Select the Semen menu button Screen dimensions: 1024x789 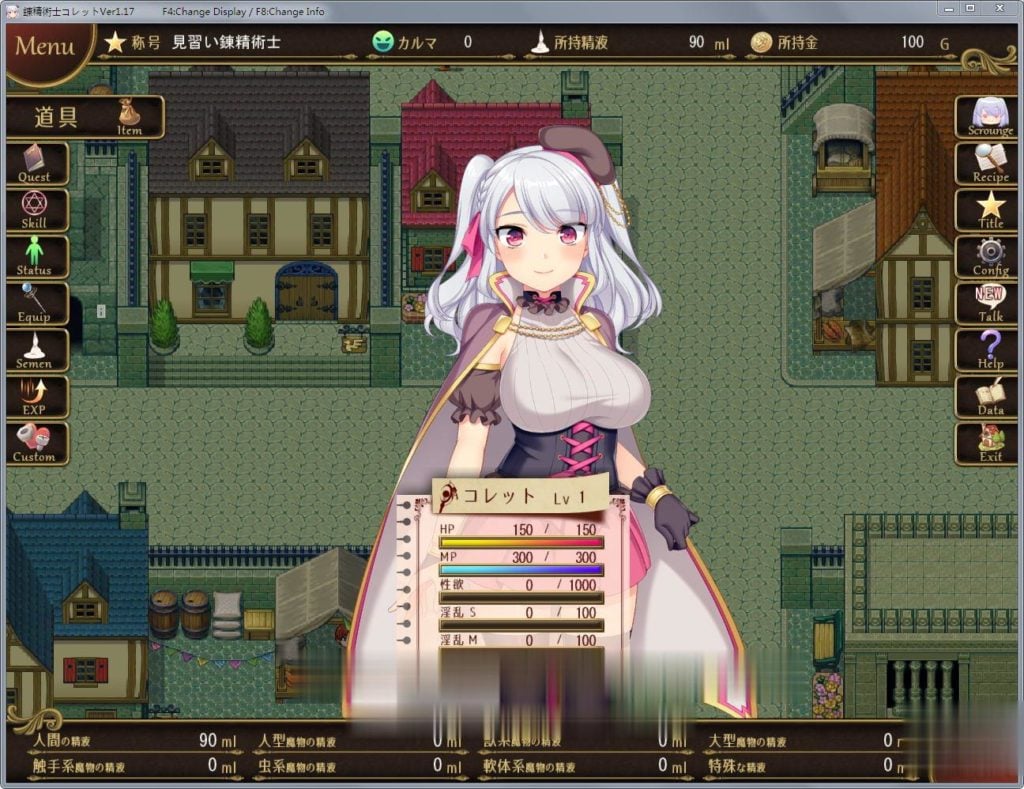35,351
